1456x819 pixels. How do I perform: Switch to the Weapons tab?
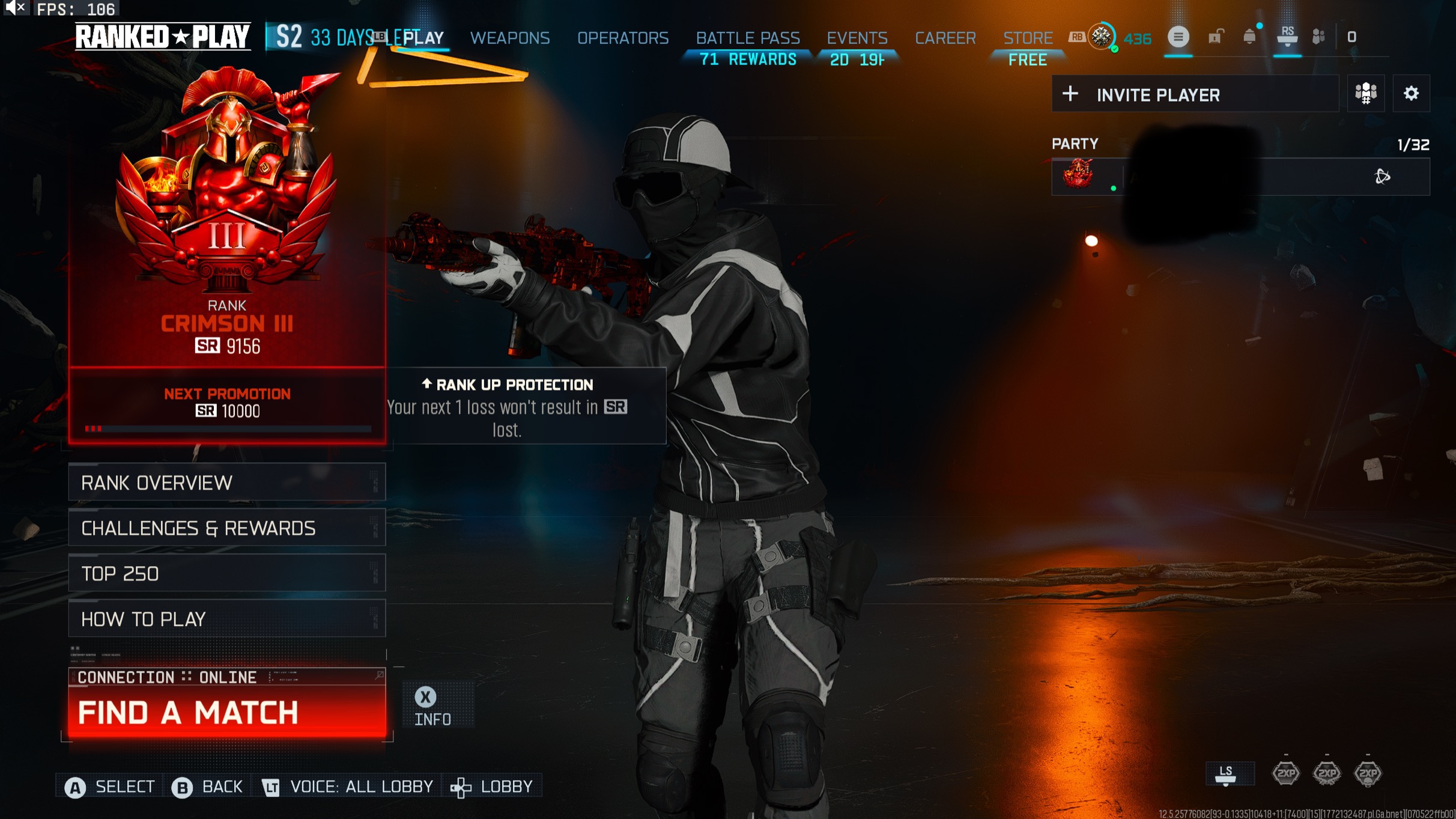(x=509, y=38)
